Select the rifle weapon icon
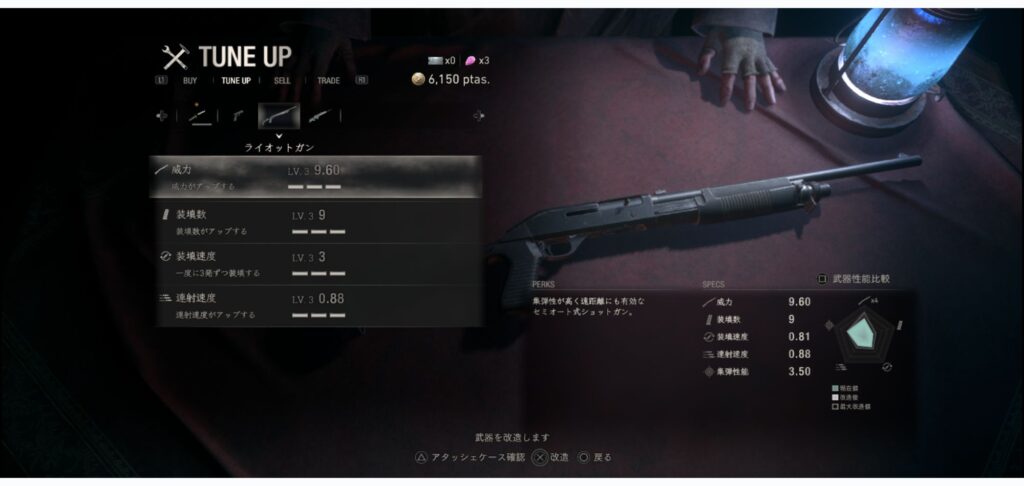Viewport: 1024px width, 486px height. pos(320,115)
